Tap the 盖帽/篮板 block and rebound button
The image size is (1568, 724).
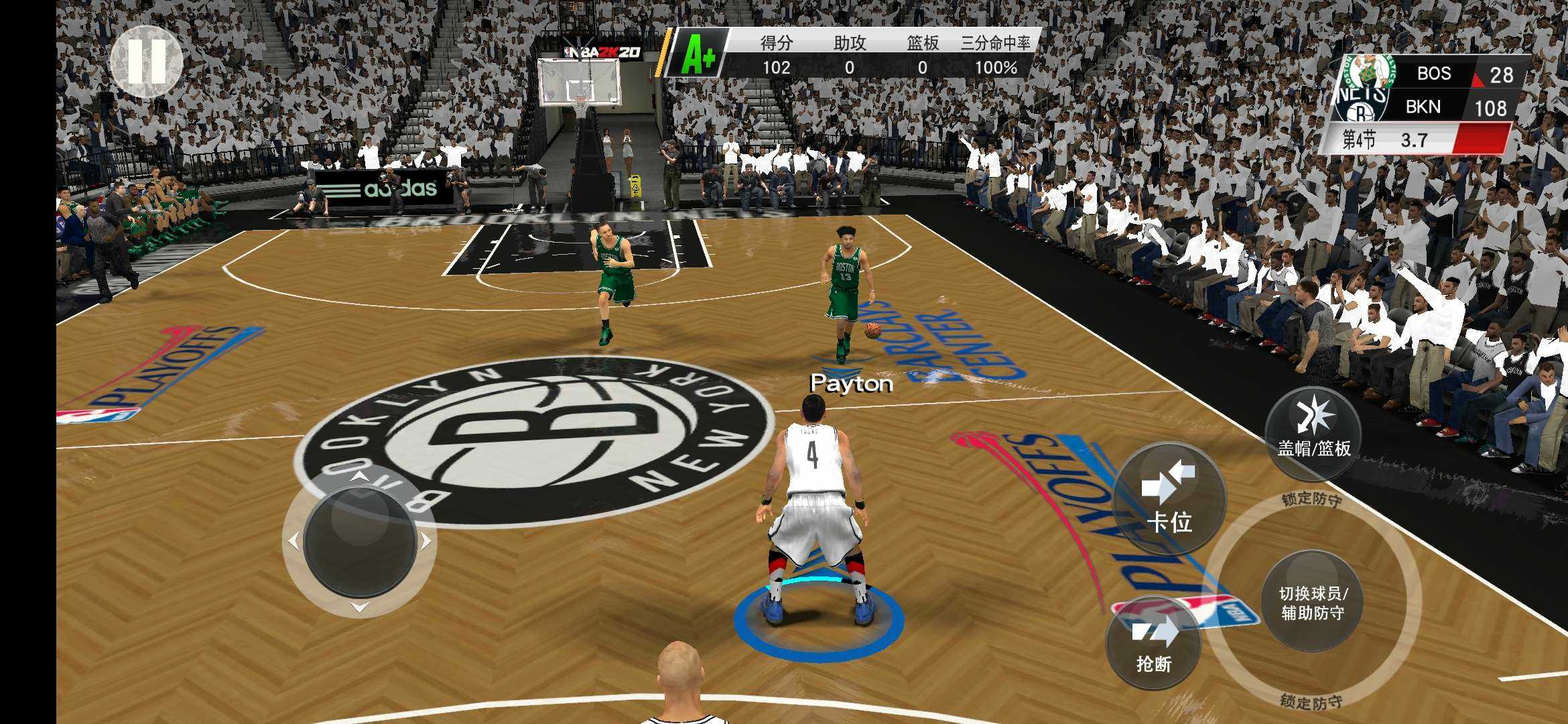(x=1313, y=433)
